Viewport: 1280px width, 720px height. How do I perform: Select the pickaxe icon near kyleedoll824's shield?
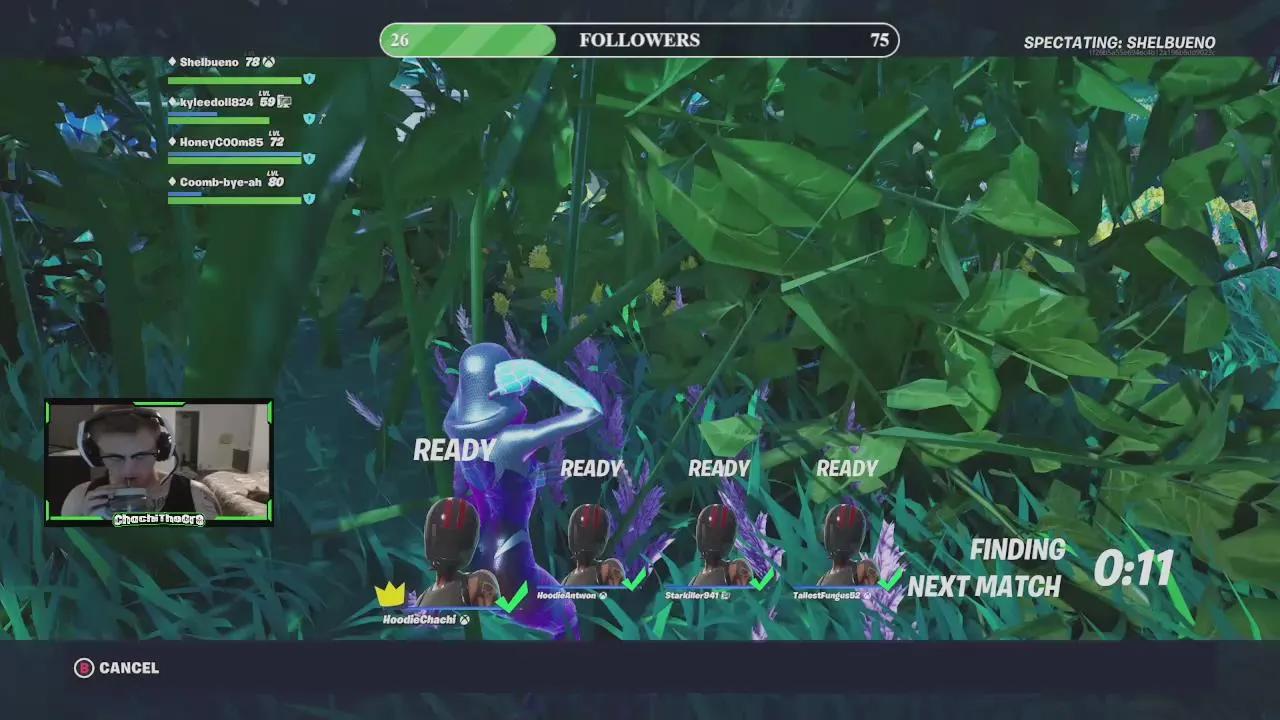pos(322,118)
